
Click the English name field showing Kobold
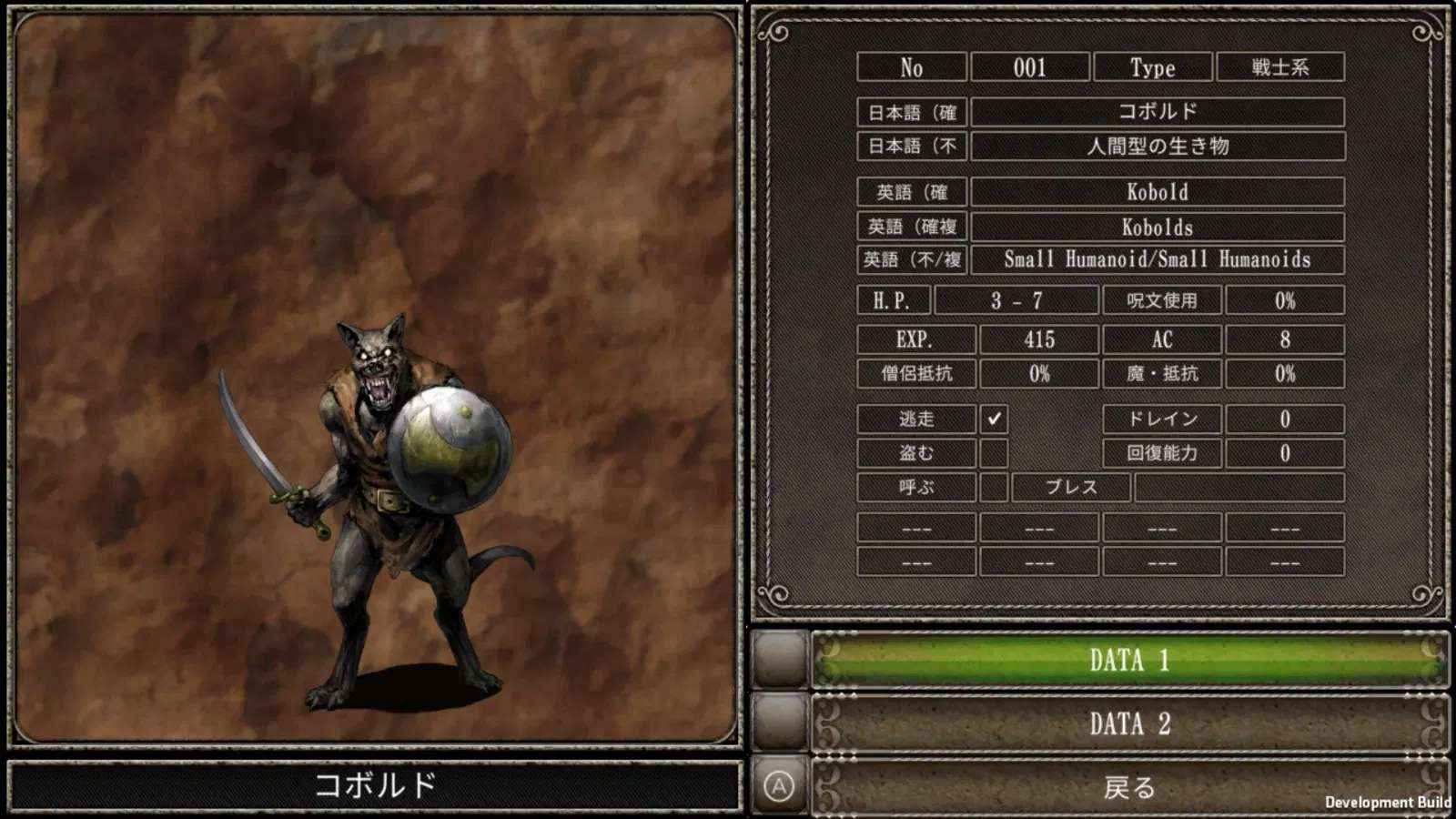pyautogui.click(x=1157, y=192)
